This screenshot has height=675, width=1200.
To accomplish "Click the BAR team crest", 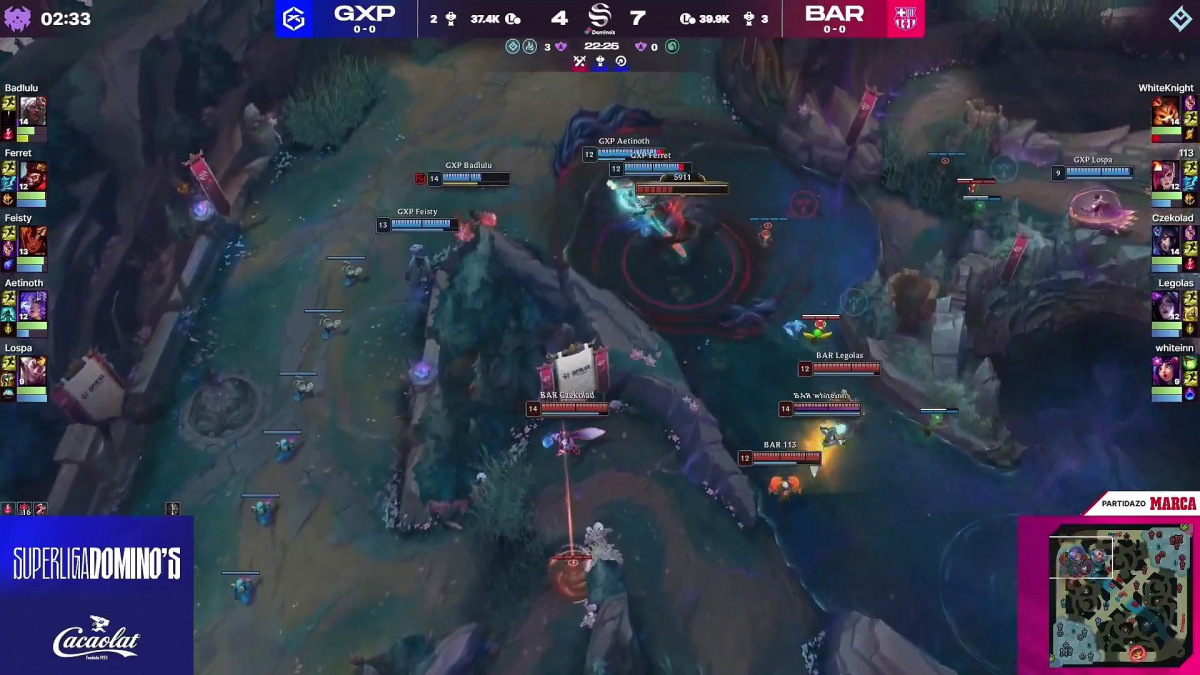I will click(x=906, y=18).
